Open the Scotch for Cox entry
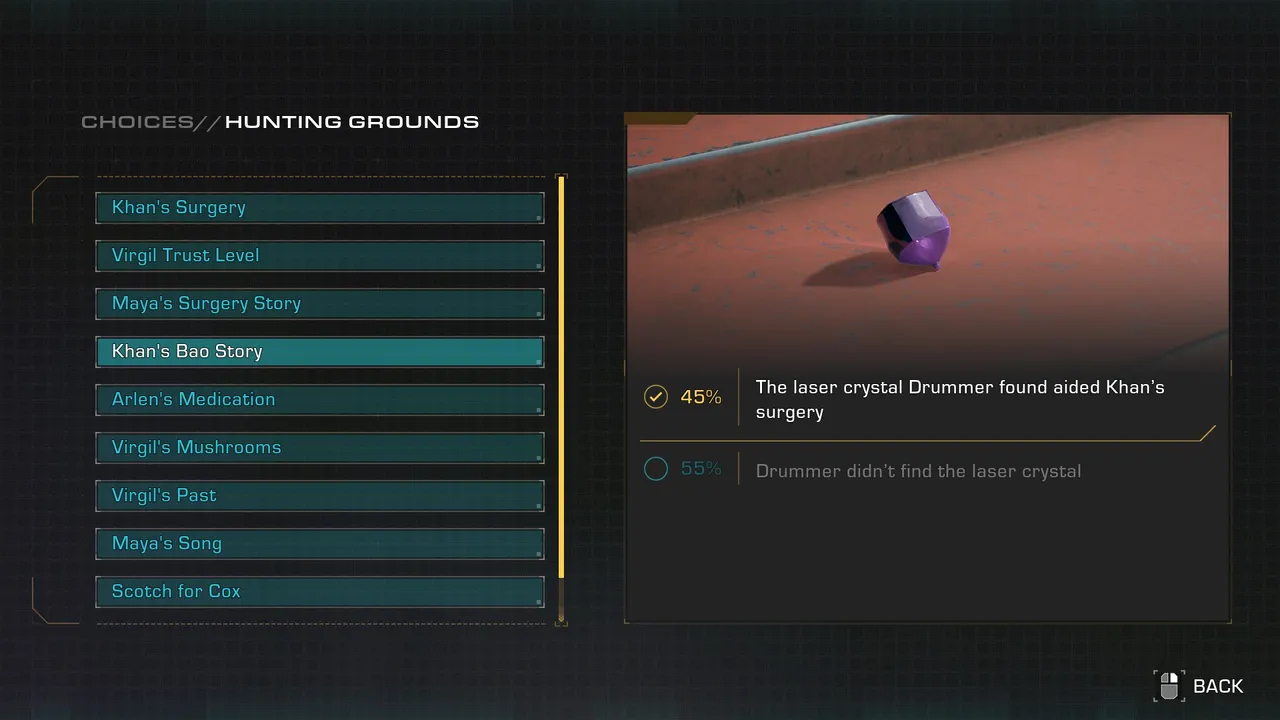The image size is (1280, 720). pos(320,592)
